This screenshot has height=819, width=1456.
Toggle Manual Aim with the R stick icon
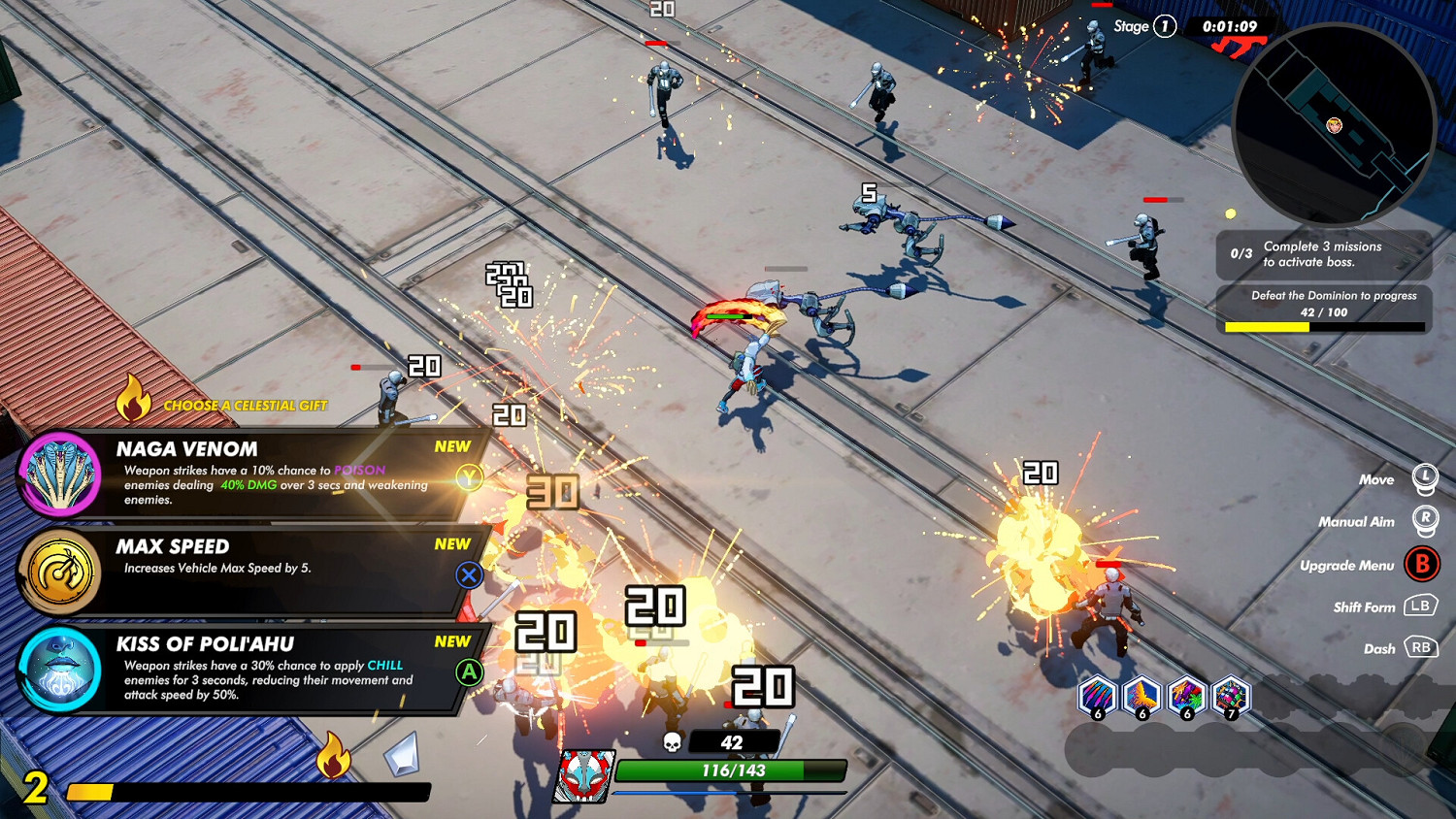point(1427,521)
